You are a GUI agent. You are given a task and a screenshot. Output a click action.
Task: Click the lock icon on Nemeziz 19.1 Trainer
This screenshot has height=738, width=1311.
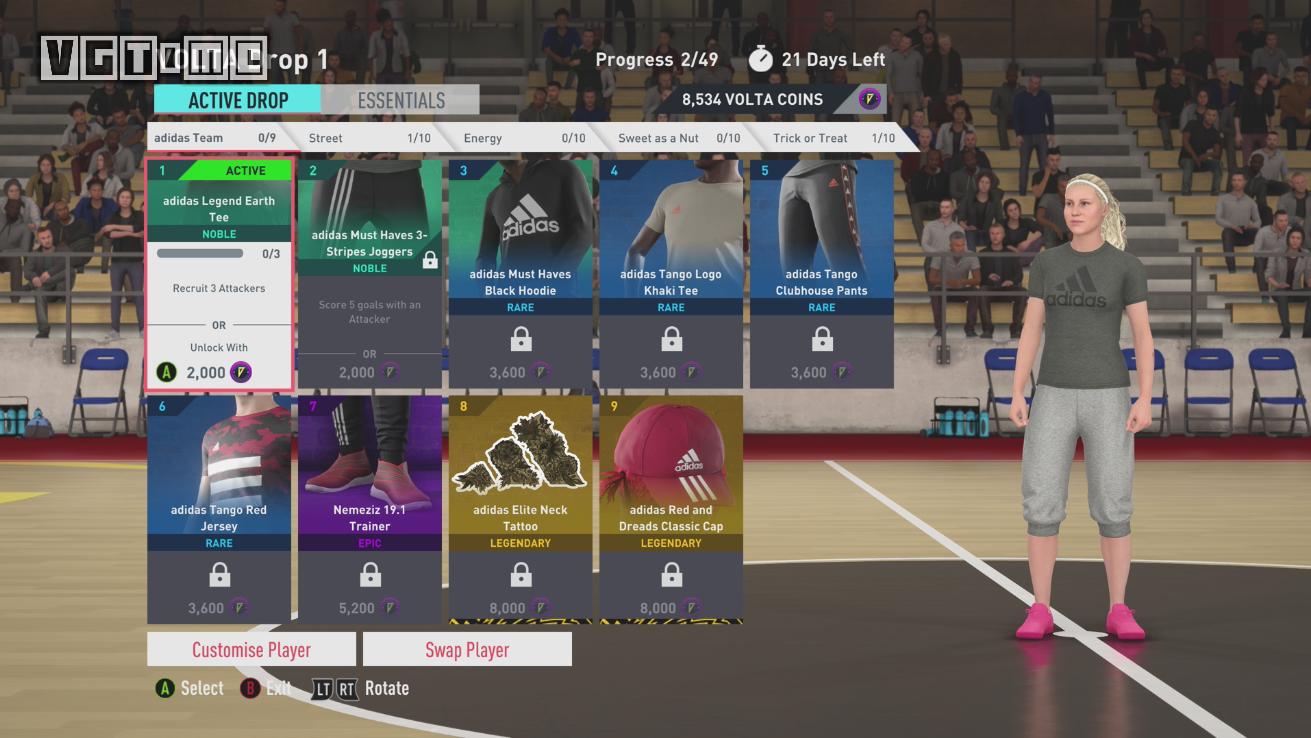pyautogui.click(x=369, y=575)
